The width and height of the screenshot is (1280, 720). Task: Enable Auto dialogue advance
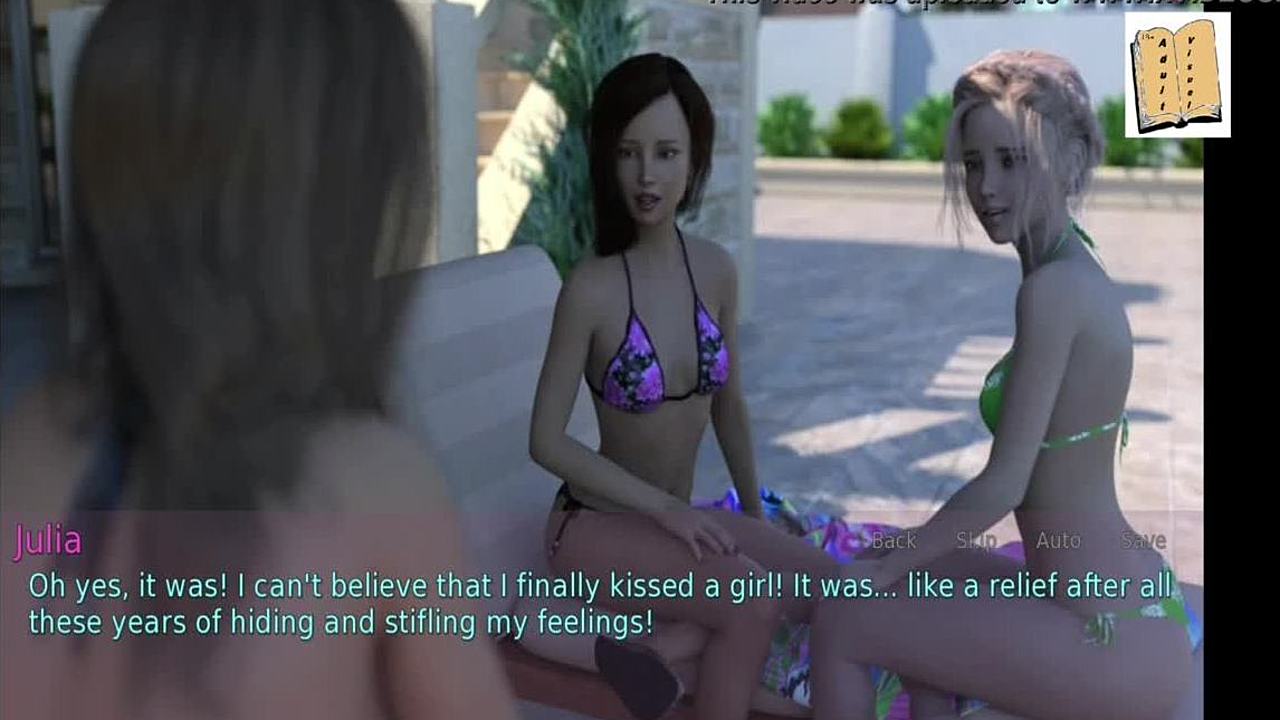pos(1058,541)
